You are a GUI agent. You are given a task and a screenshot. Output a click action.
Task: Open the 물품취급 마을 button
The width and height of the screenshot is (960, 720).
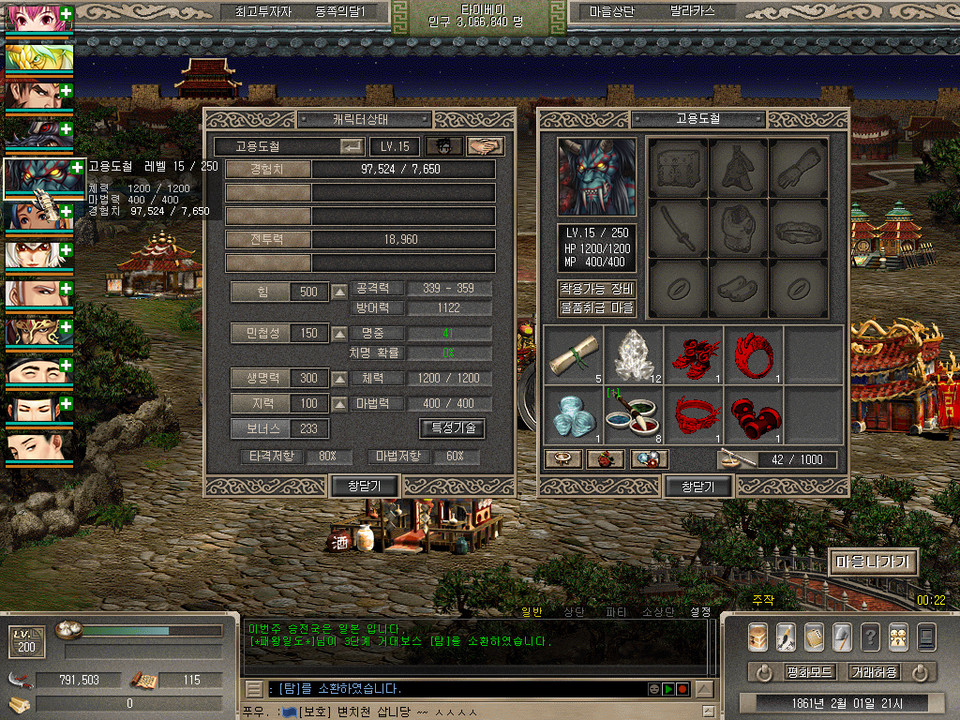coord(596,308)
